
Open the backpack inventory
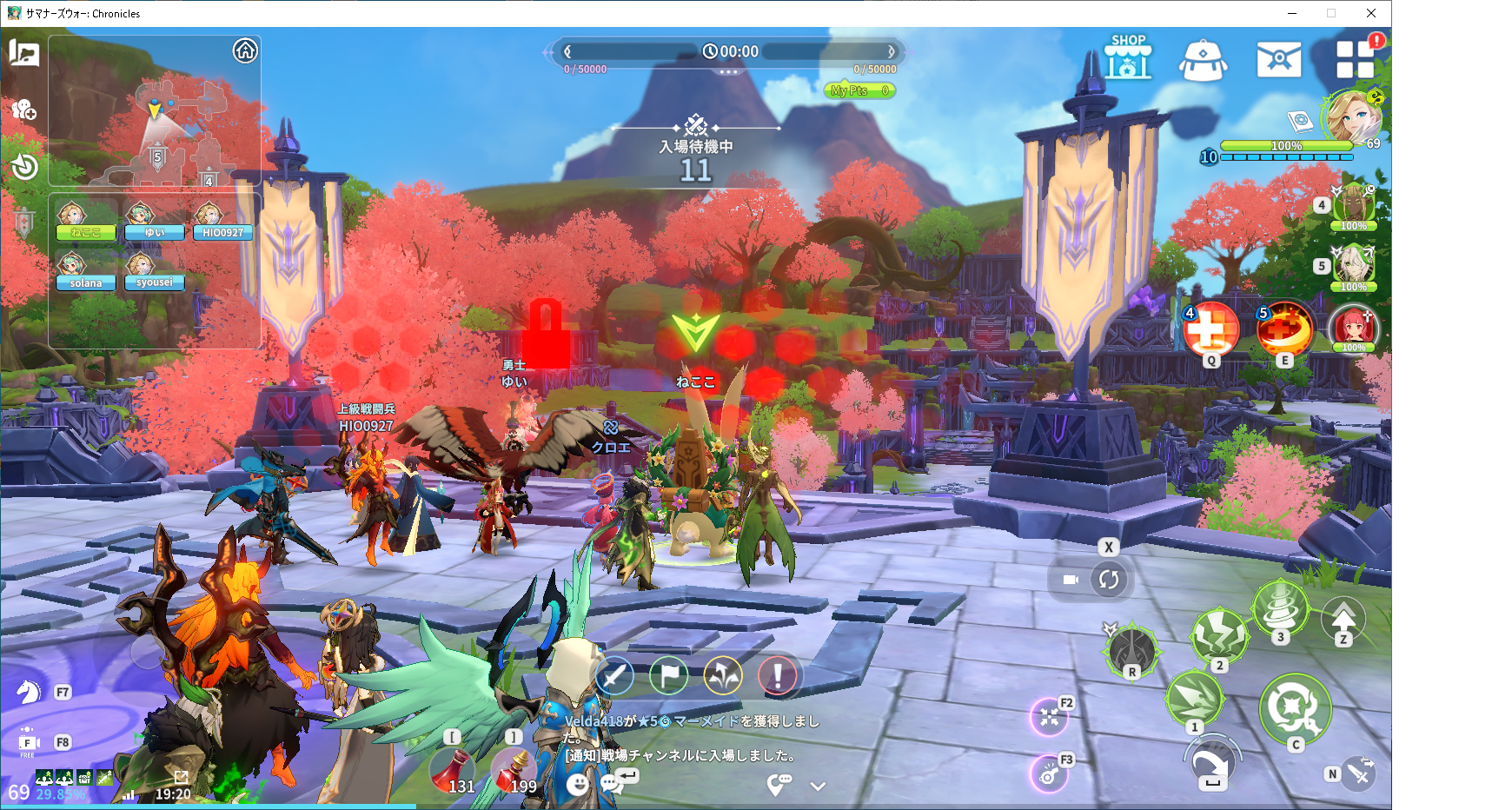tap(1203, 60)
